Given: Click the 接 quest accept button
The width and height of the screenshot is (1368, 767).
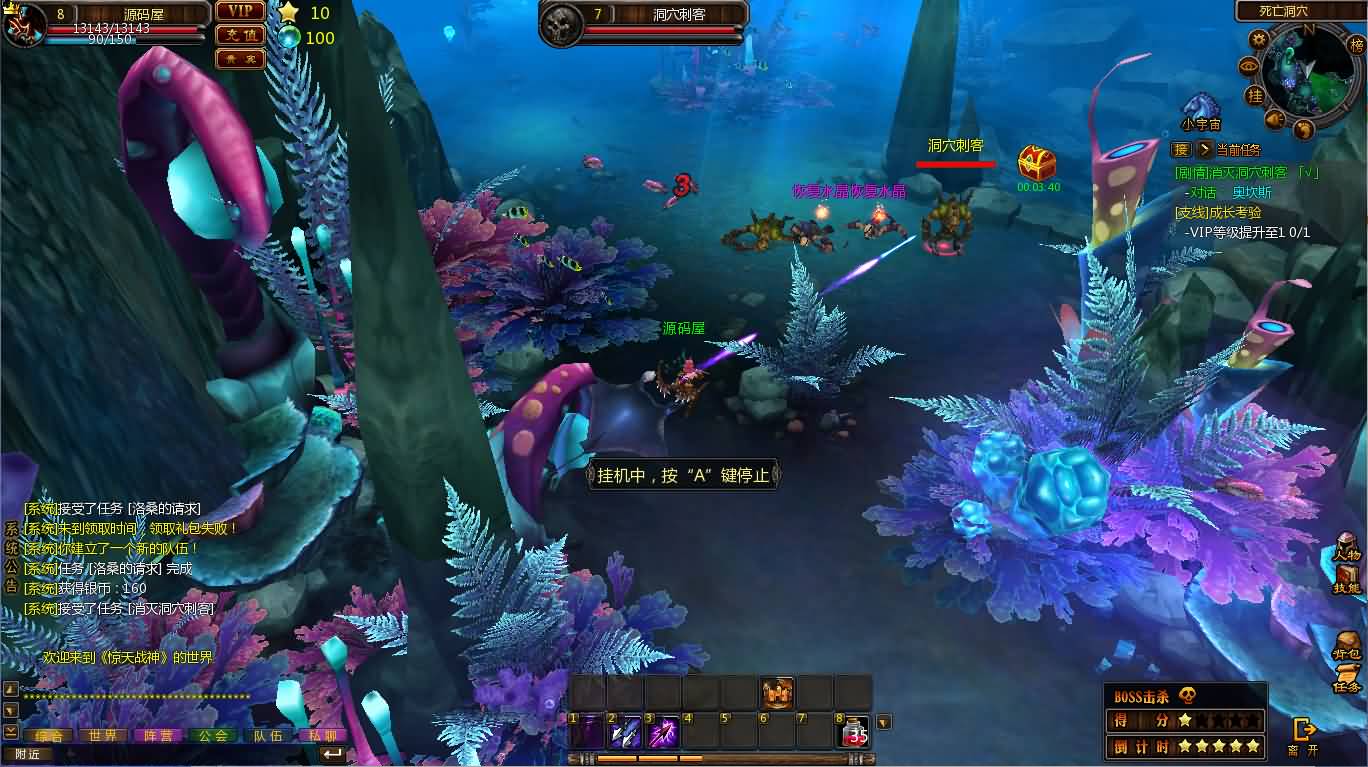Looking at the screenshot, I should 1182,149.
